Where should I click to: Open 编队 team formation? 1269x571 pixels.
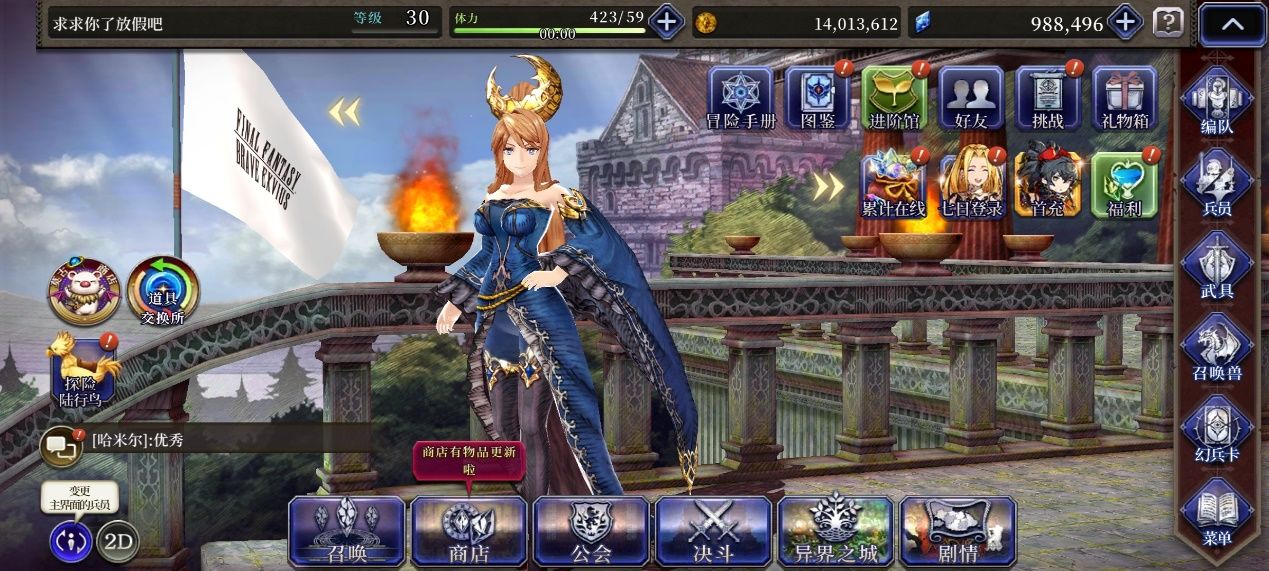coord(1217,103)
